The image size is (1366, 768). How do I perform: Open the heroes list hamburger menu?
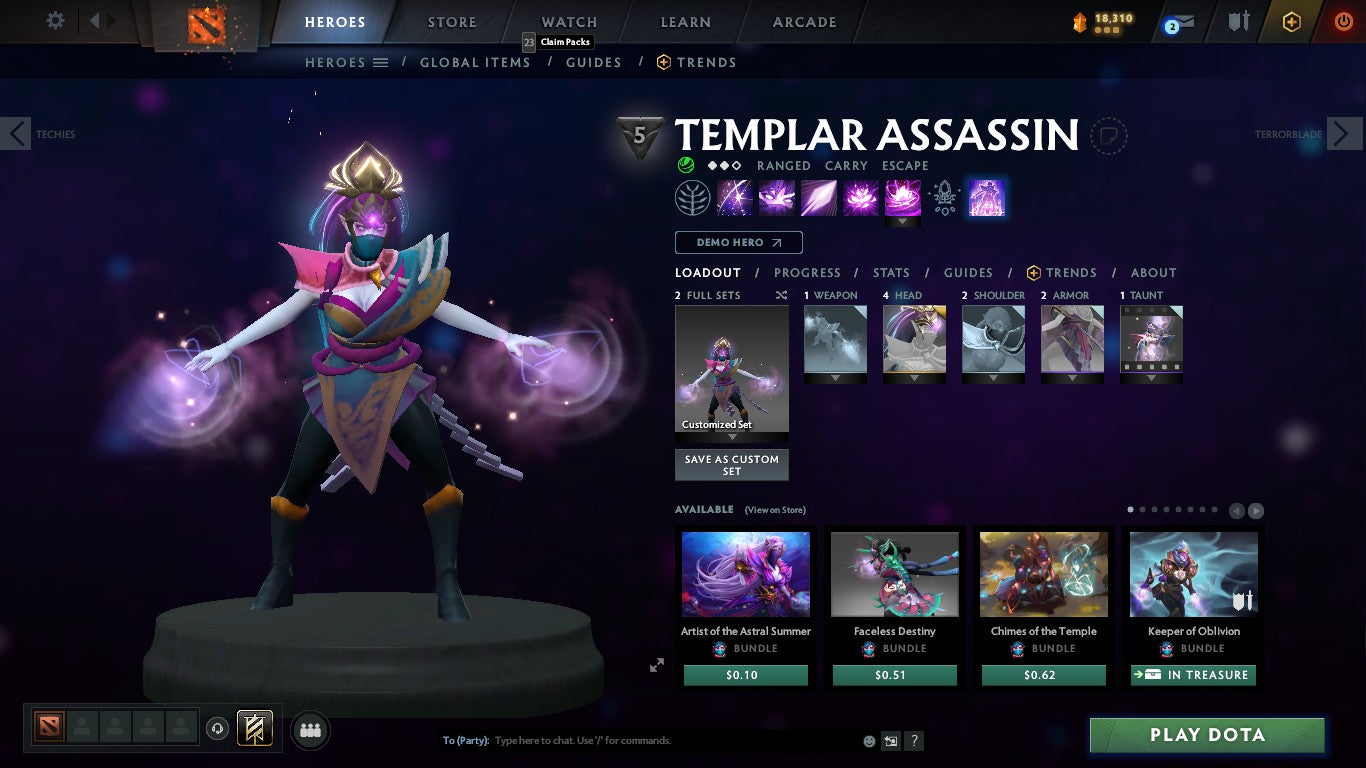point(381,62)
